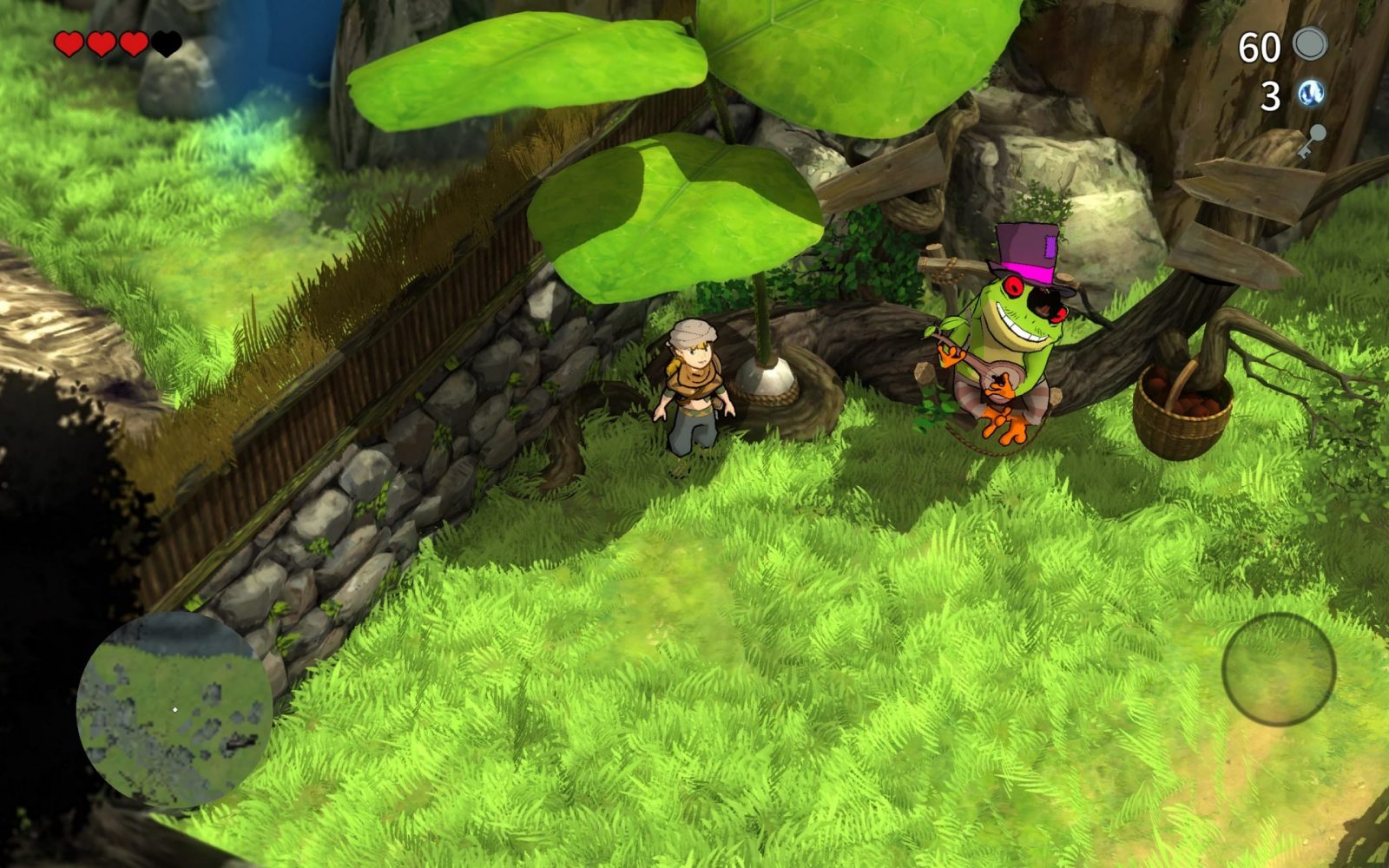Click the blue orb icon
Viewport: 1389px width, 868px height.
pos(1311,94)
